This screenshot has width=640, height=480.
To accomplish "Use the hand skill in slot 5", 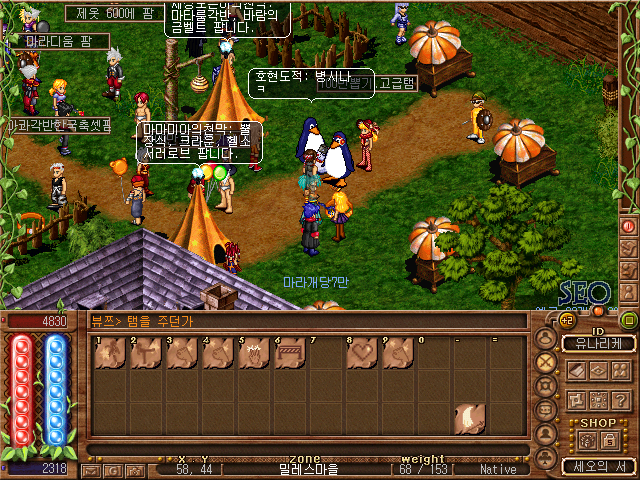I will 253,353.
